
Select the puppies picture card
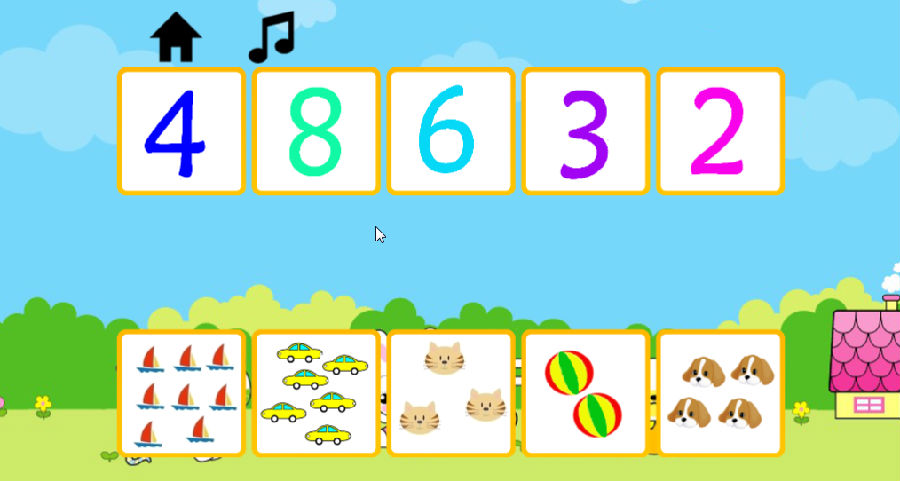(x=720, y=393)
